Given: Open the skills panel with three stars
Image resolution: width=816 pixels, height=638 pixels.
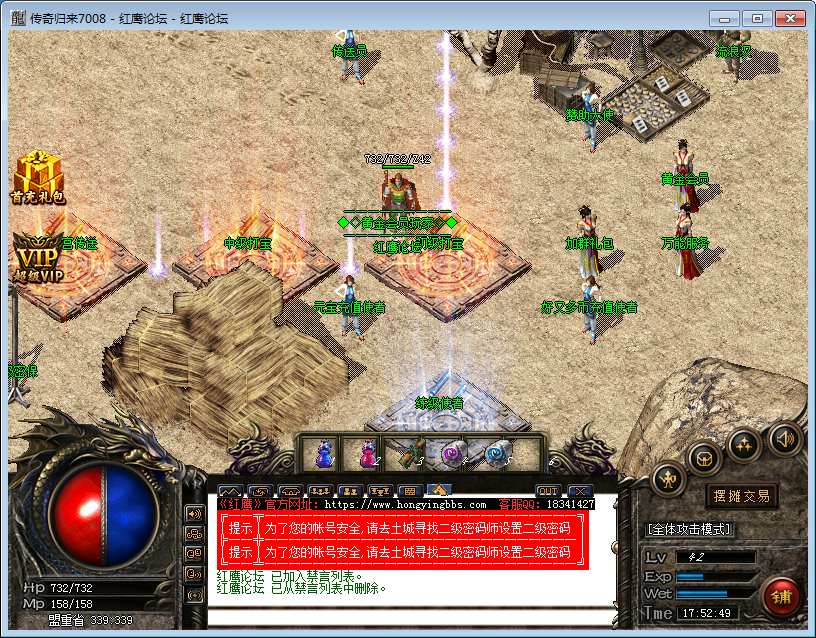Looking at the screenshot, I should (x=745, y=444).
